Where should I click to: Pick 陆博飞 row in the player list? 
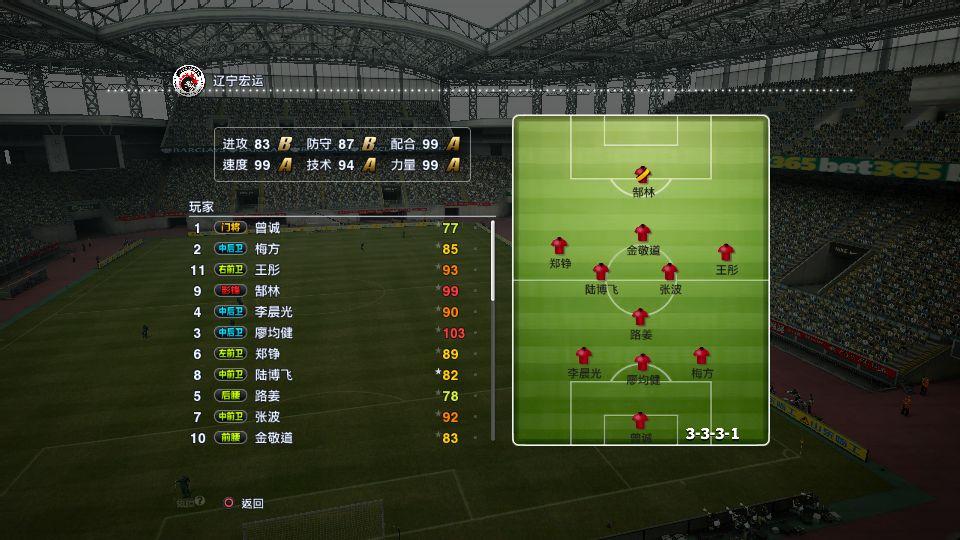[273, 375]
